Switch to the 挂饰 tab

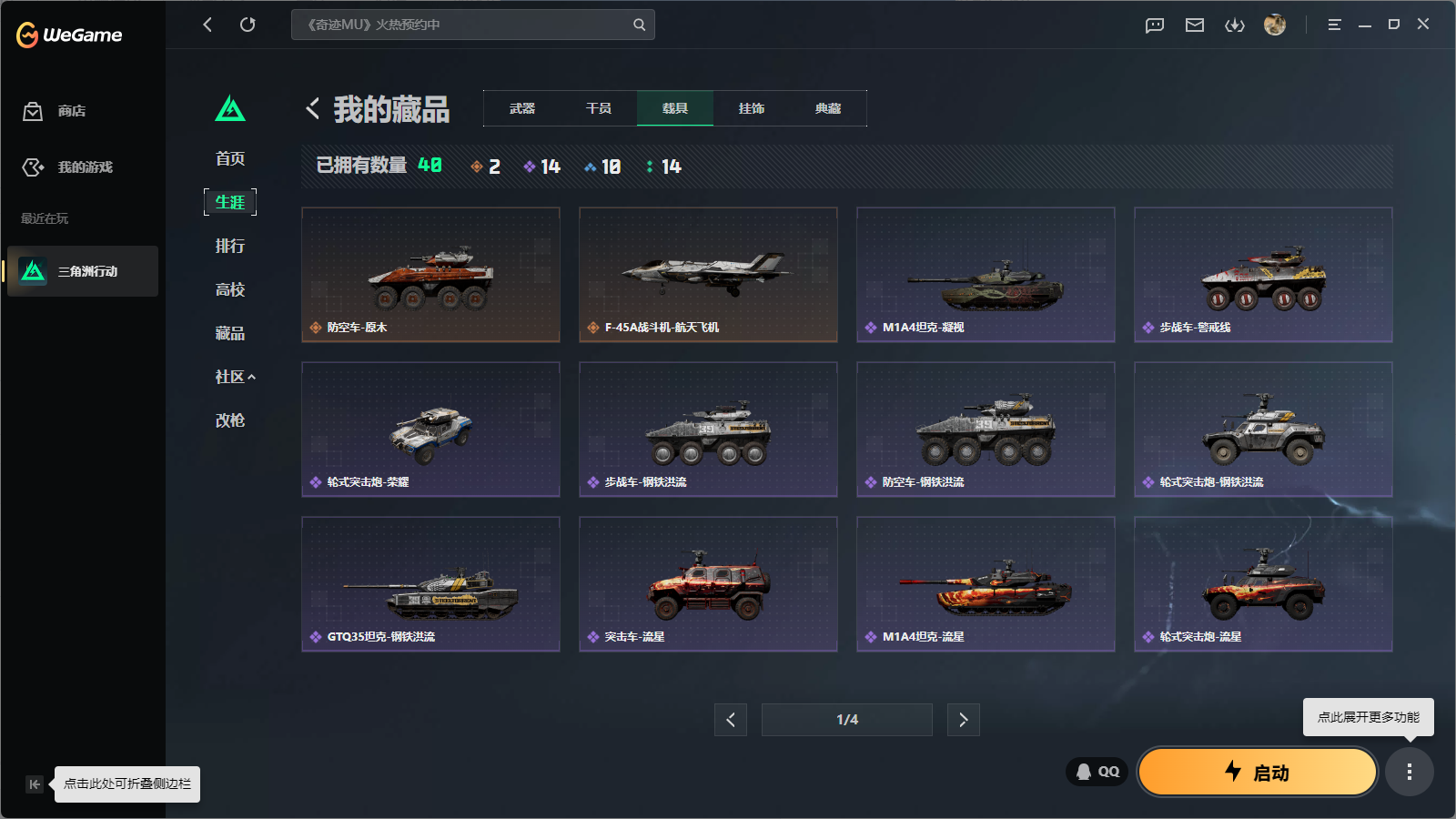coord(752,107)
